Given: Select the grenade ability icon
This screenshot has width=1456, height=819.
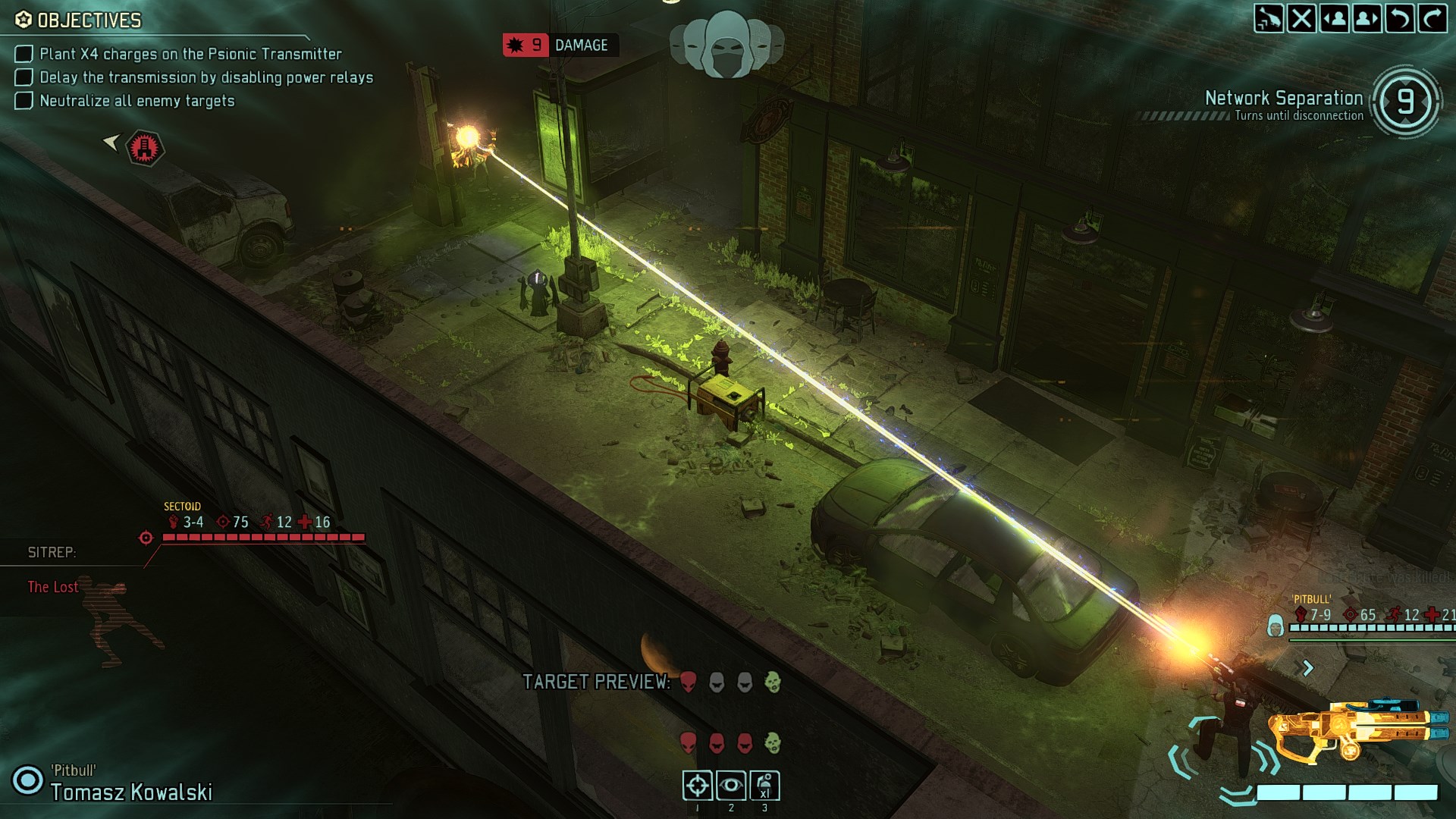Looking at the screenshot, I should point(764,786).
